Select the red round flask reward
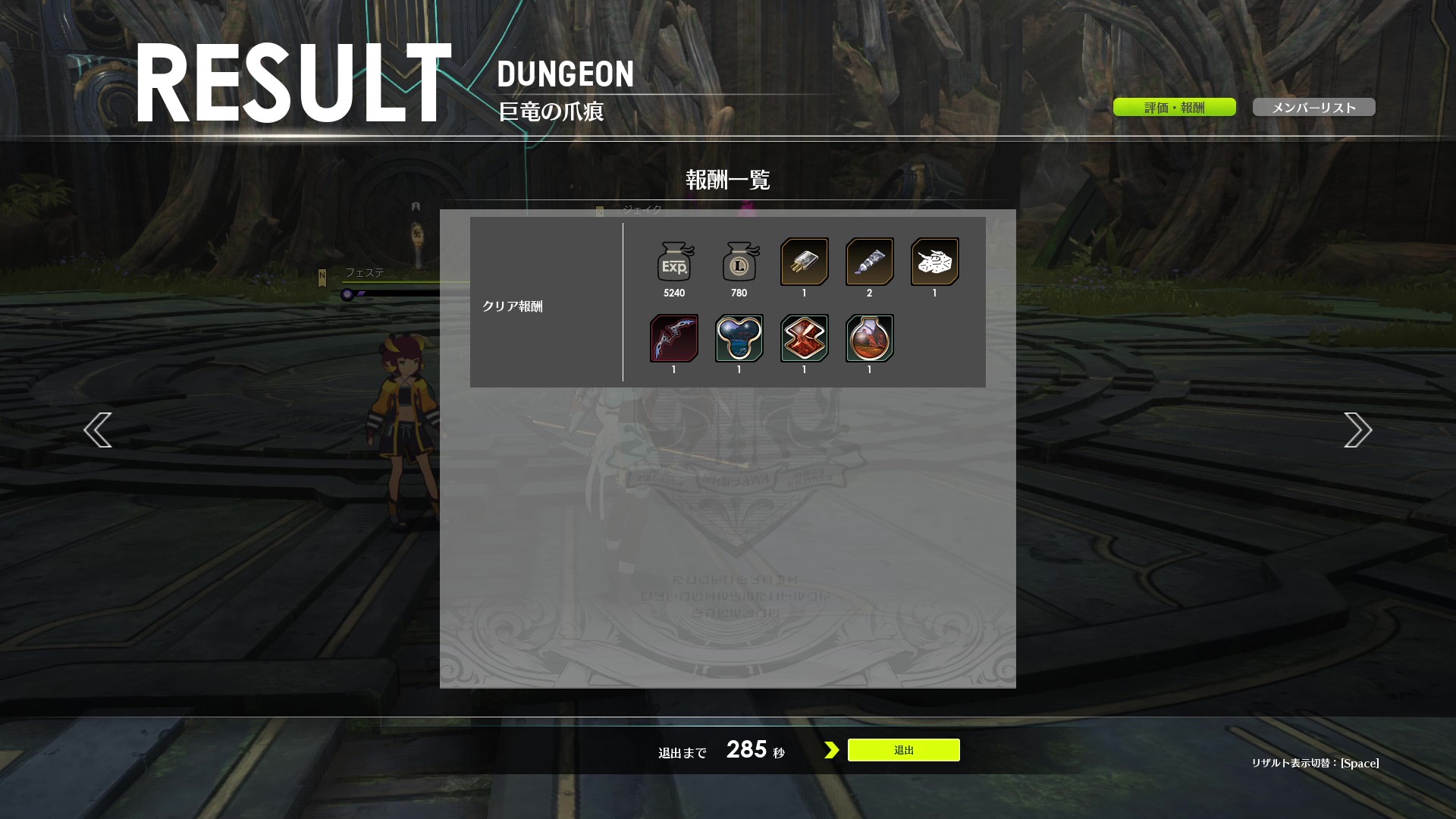The width and height of the screenshot is (1456, 819). tap(870, 338)
